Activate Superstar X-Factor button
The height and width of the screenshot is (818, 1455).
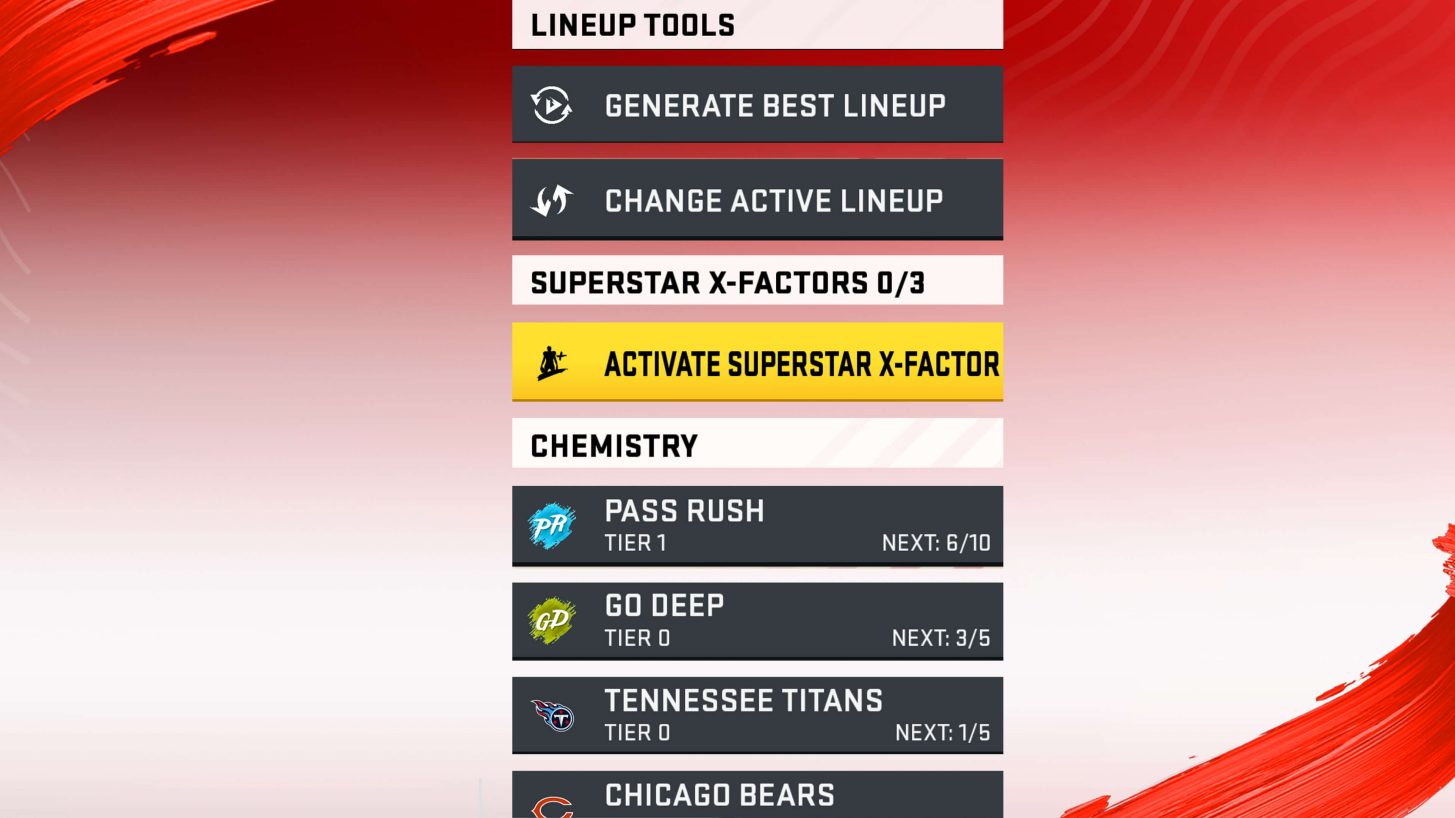[x=757, y=362]
